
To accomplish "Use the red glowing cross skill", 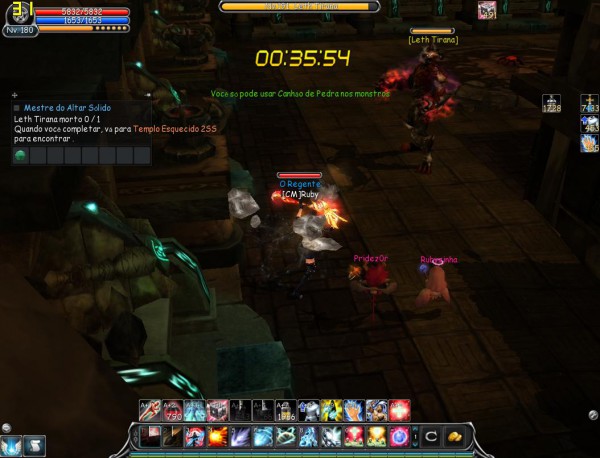I will (400, 409).
